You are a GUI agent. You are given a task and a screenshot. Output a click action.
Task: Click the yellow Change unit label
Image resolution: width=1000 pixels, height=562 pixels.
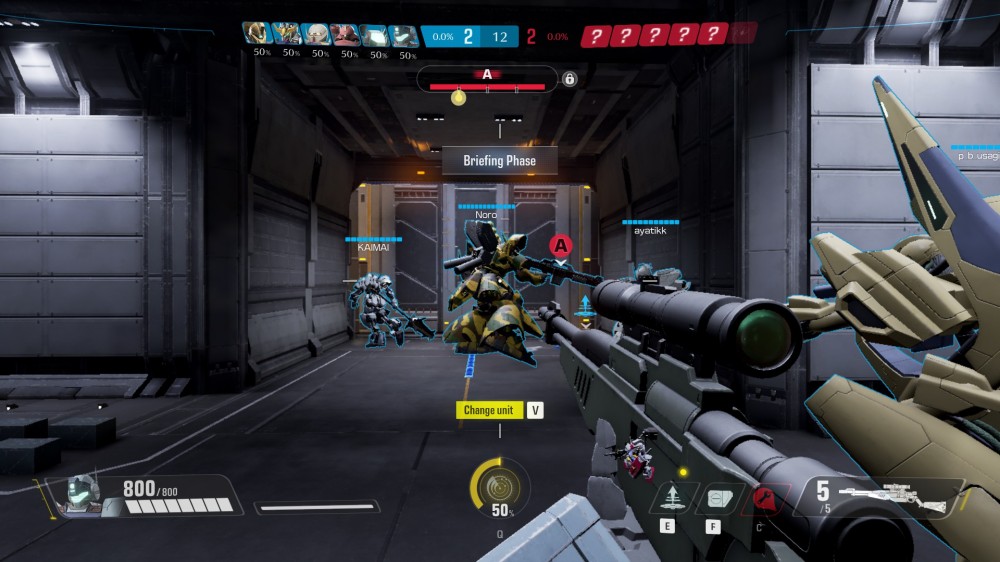(x=490, y=410)
